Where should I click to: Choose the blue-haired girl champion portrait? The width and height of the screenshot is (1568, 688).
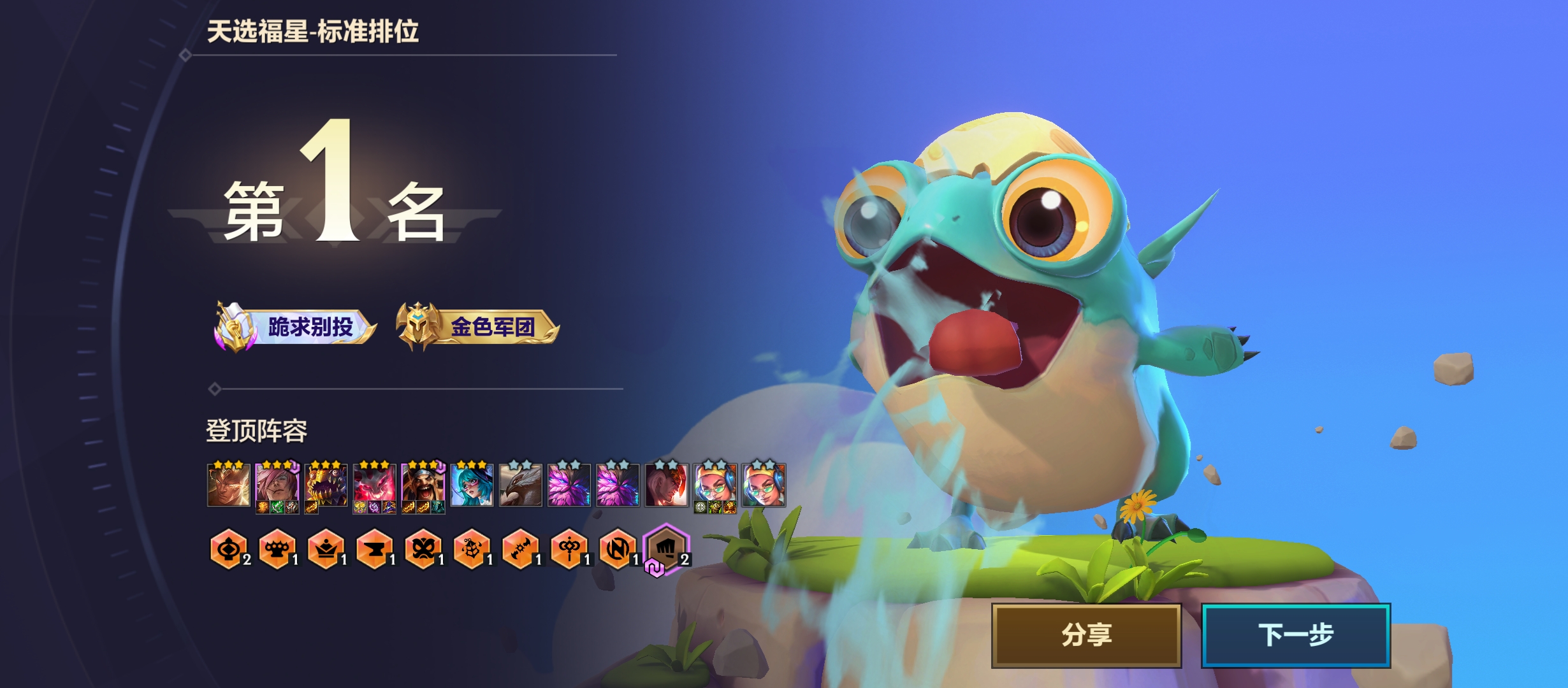pos(472,485)
